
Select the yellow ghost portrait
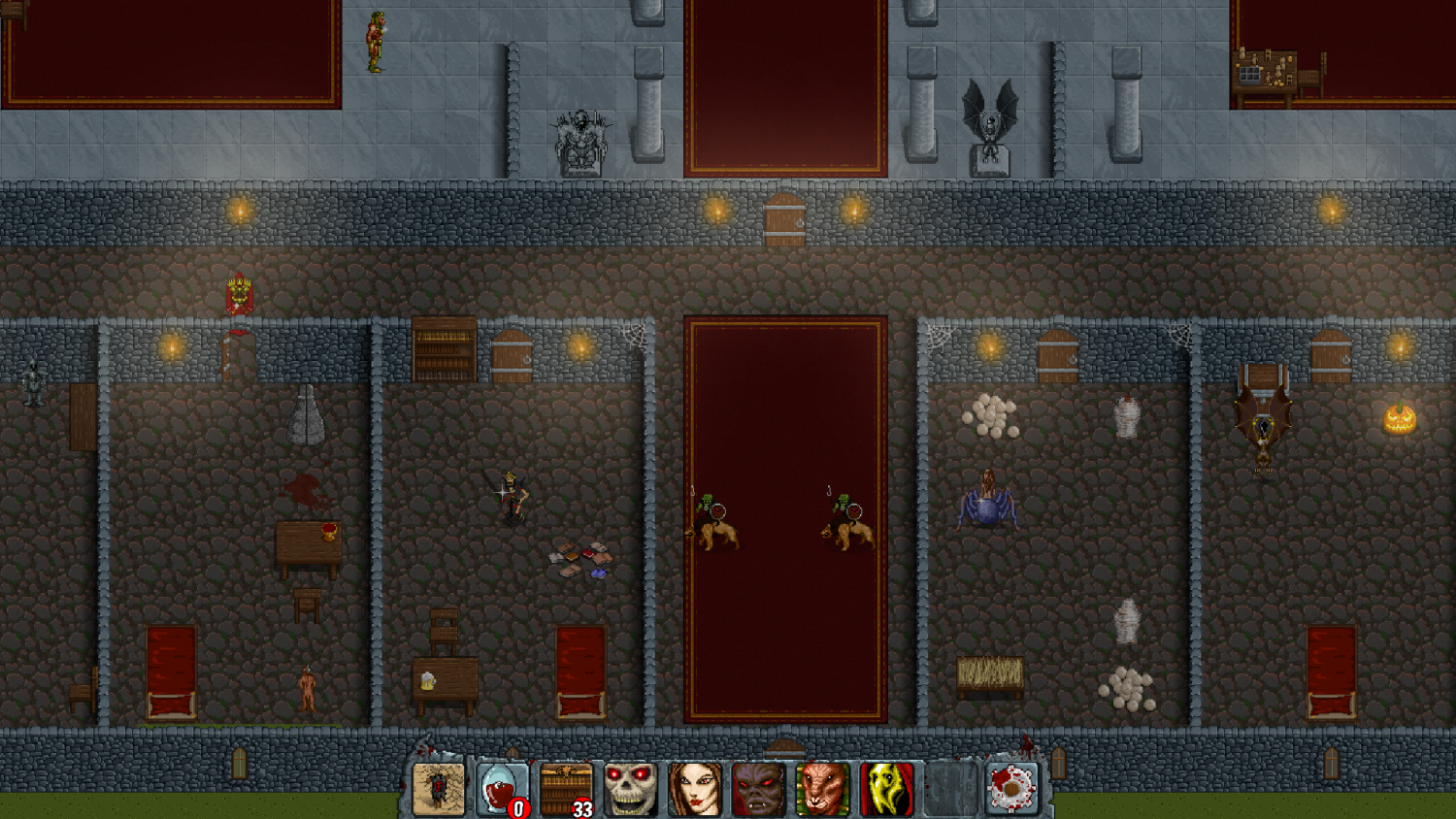pos(887,786)
